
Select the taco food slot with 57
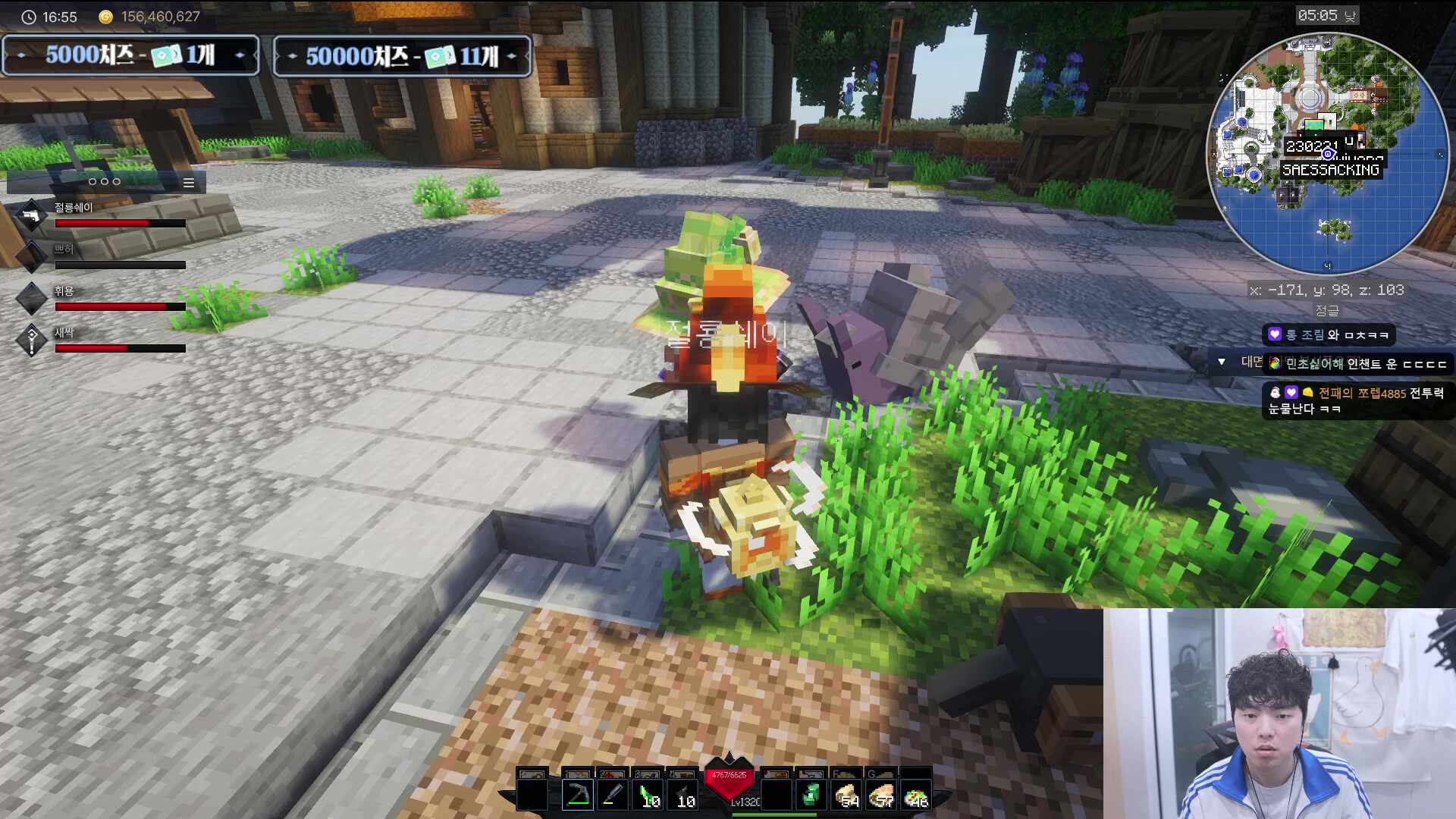point(881,795)
